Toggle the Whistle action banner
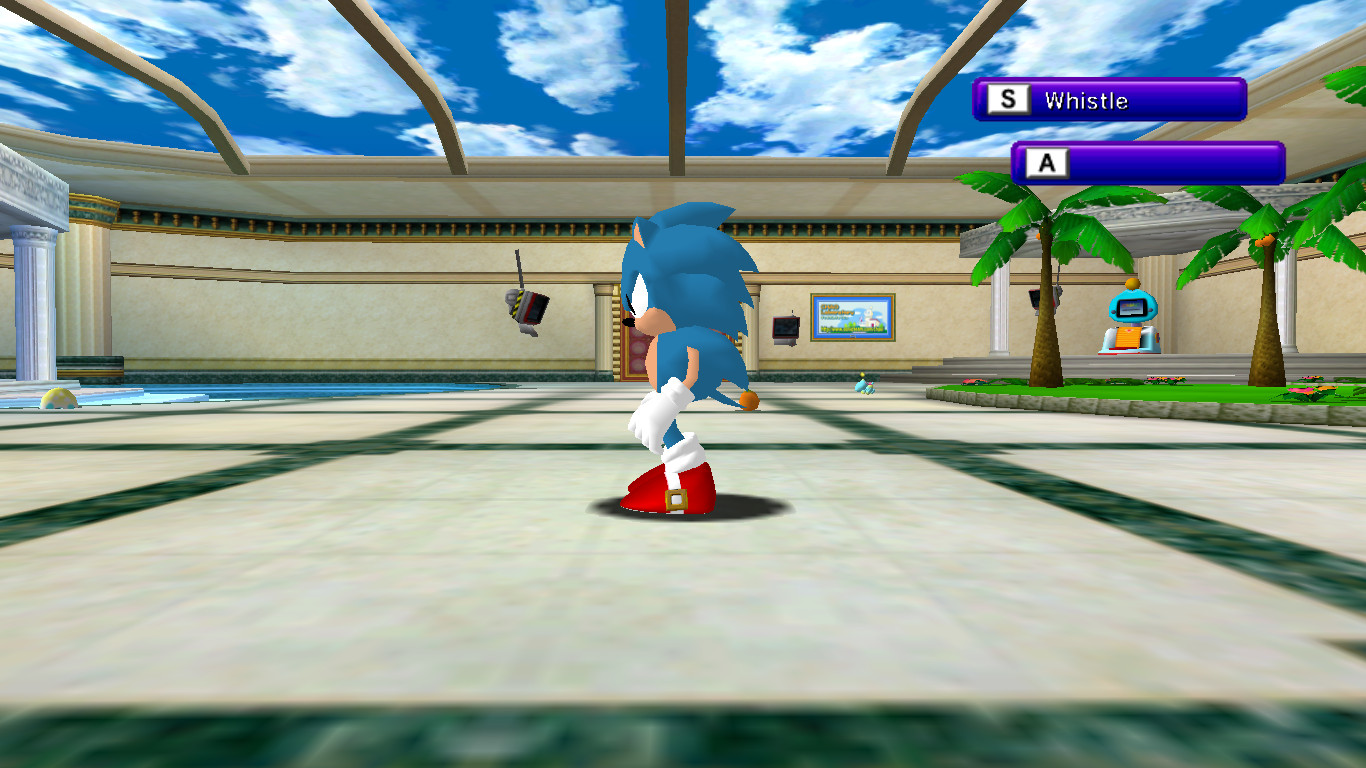 tap(1110, 99)
